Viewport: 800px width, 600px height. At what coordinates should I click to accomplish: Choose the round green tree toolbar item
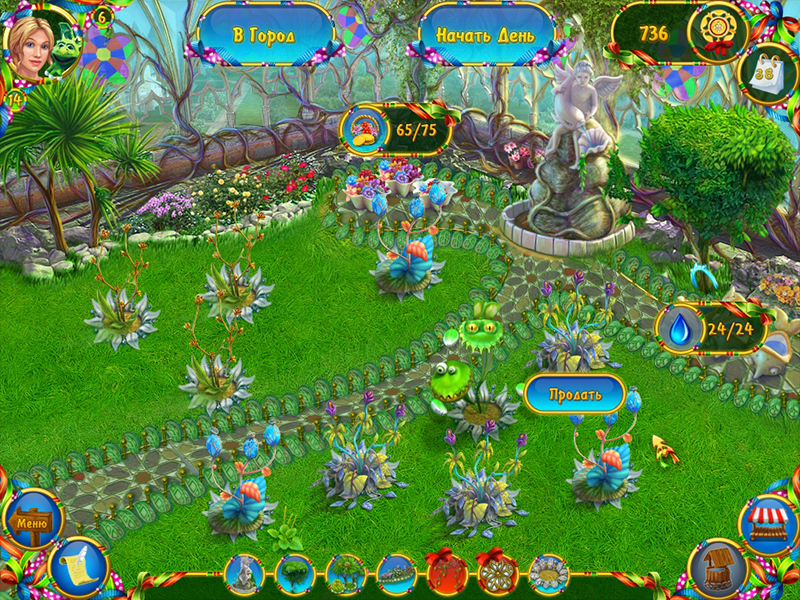294,575
